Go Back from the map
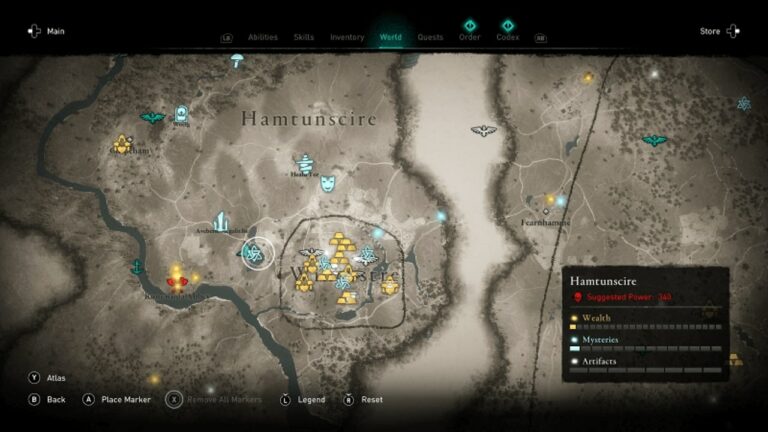Image resolution: width=768 pixels, height=432 pixels. coord(55,399)
